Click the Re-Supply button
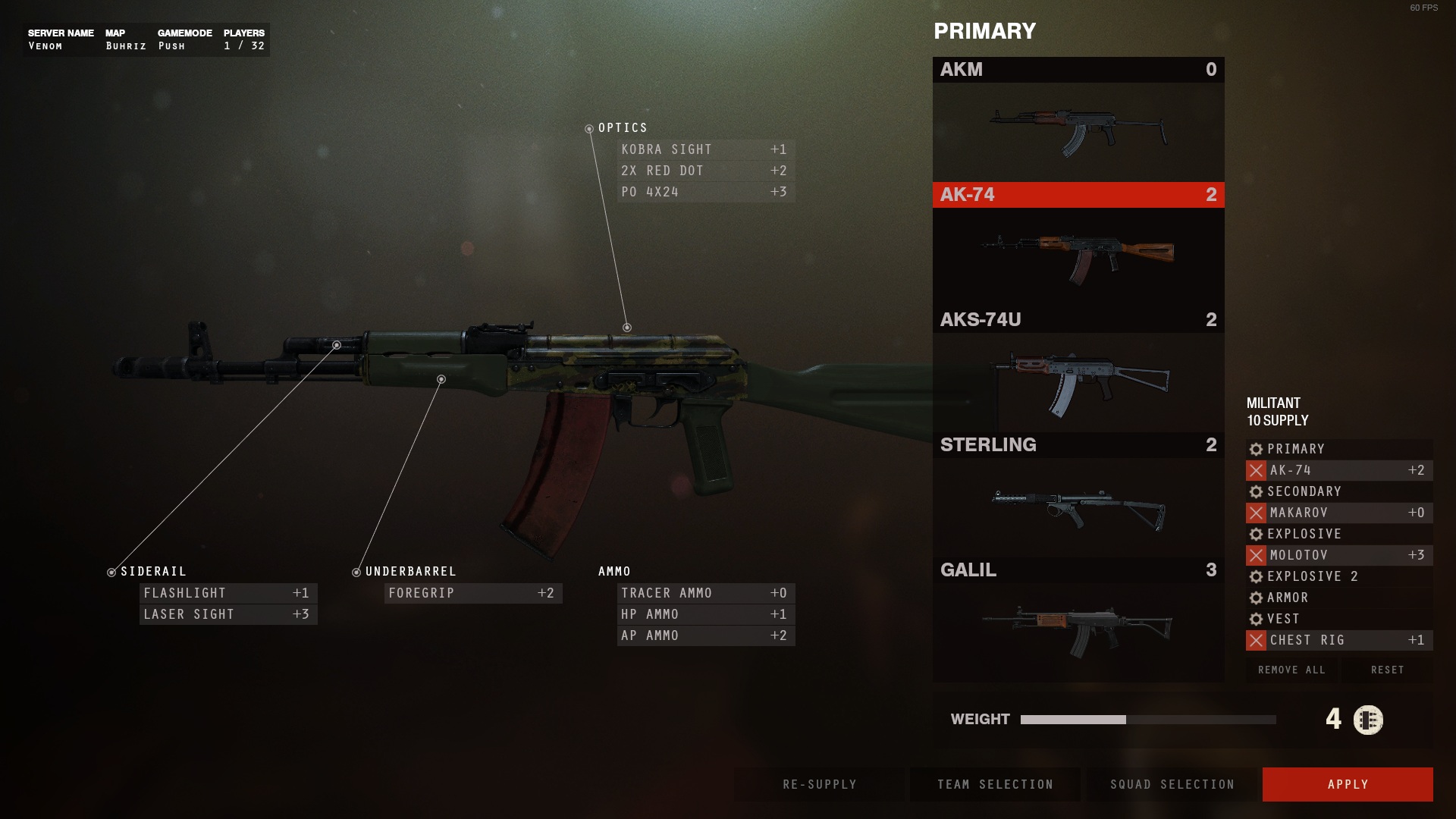Image resolution: width=1456 pixels, height=819 pixels. click(x=819, y=784)
